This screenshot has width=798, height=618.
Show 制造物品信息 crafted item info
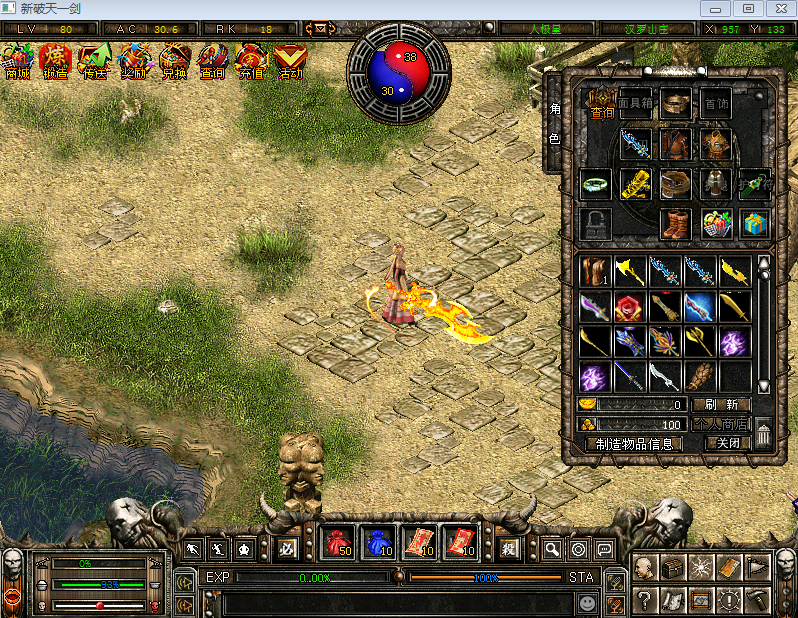[x=633, y=443]
